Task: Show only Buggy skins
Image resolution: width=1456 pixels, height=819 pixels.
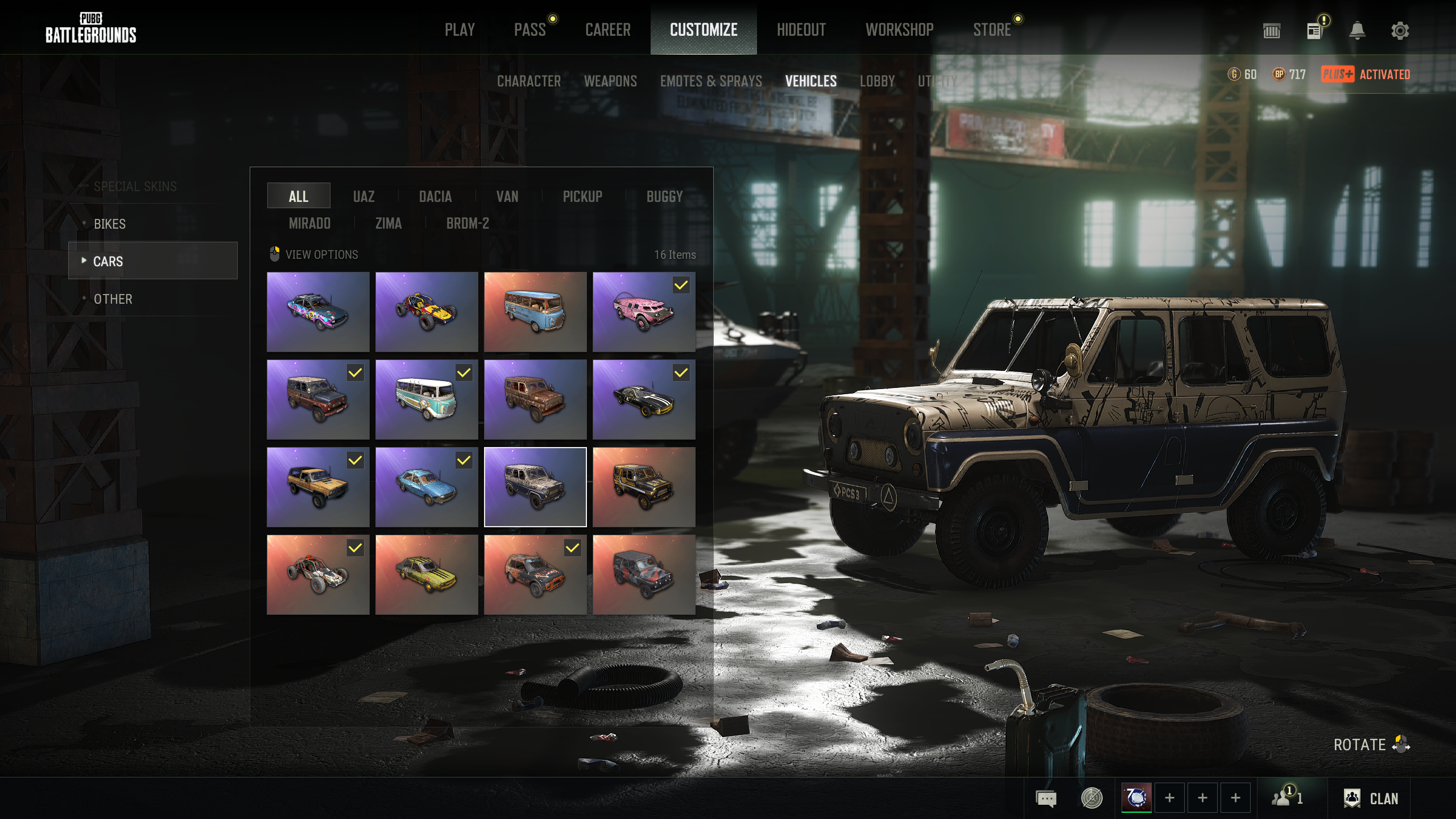Action: (664, 197)
